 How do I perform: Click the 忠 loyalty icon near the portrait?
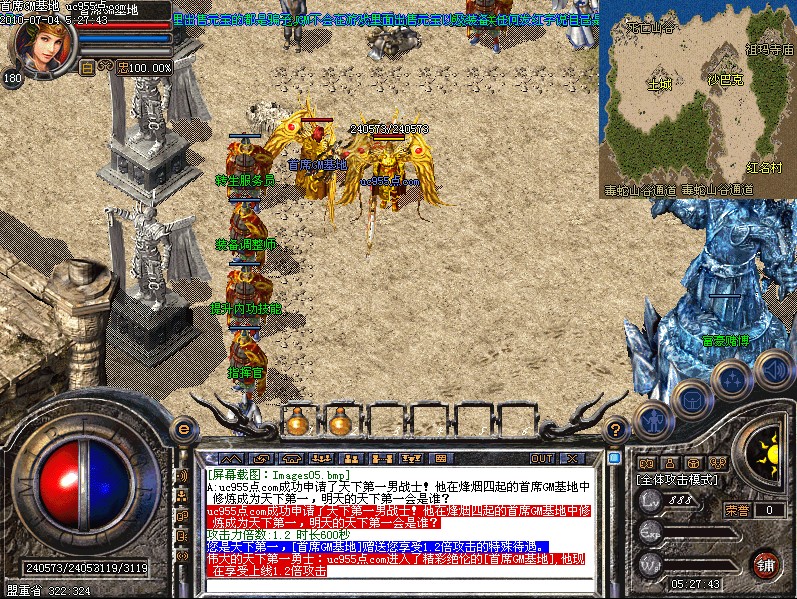click(123, 67)
